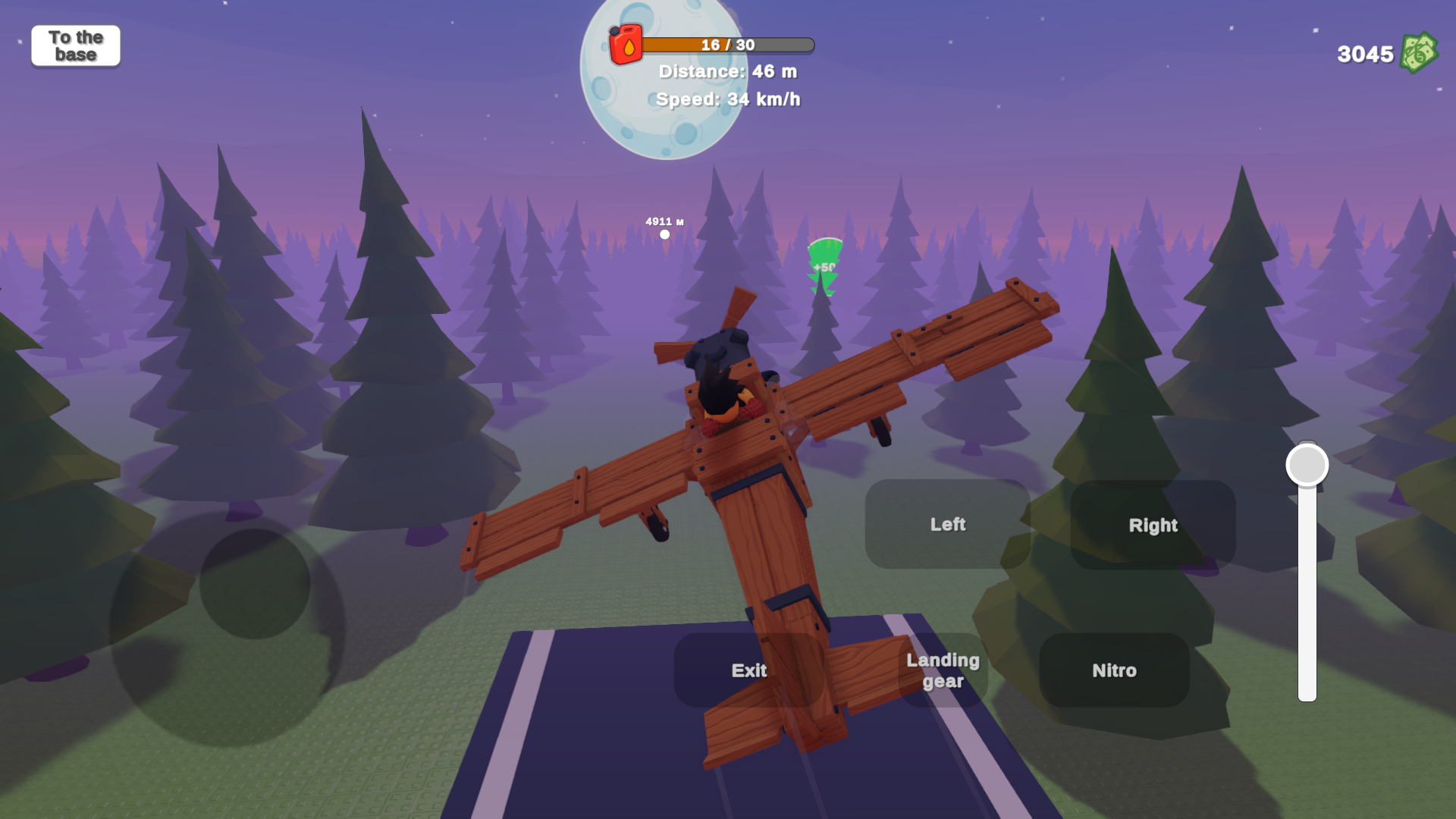Screen dimensions: 1456x819
Task: Click the Distance: 46 m indicator
Action: point(726,72)
